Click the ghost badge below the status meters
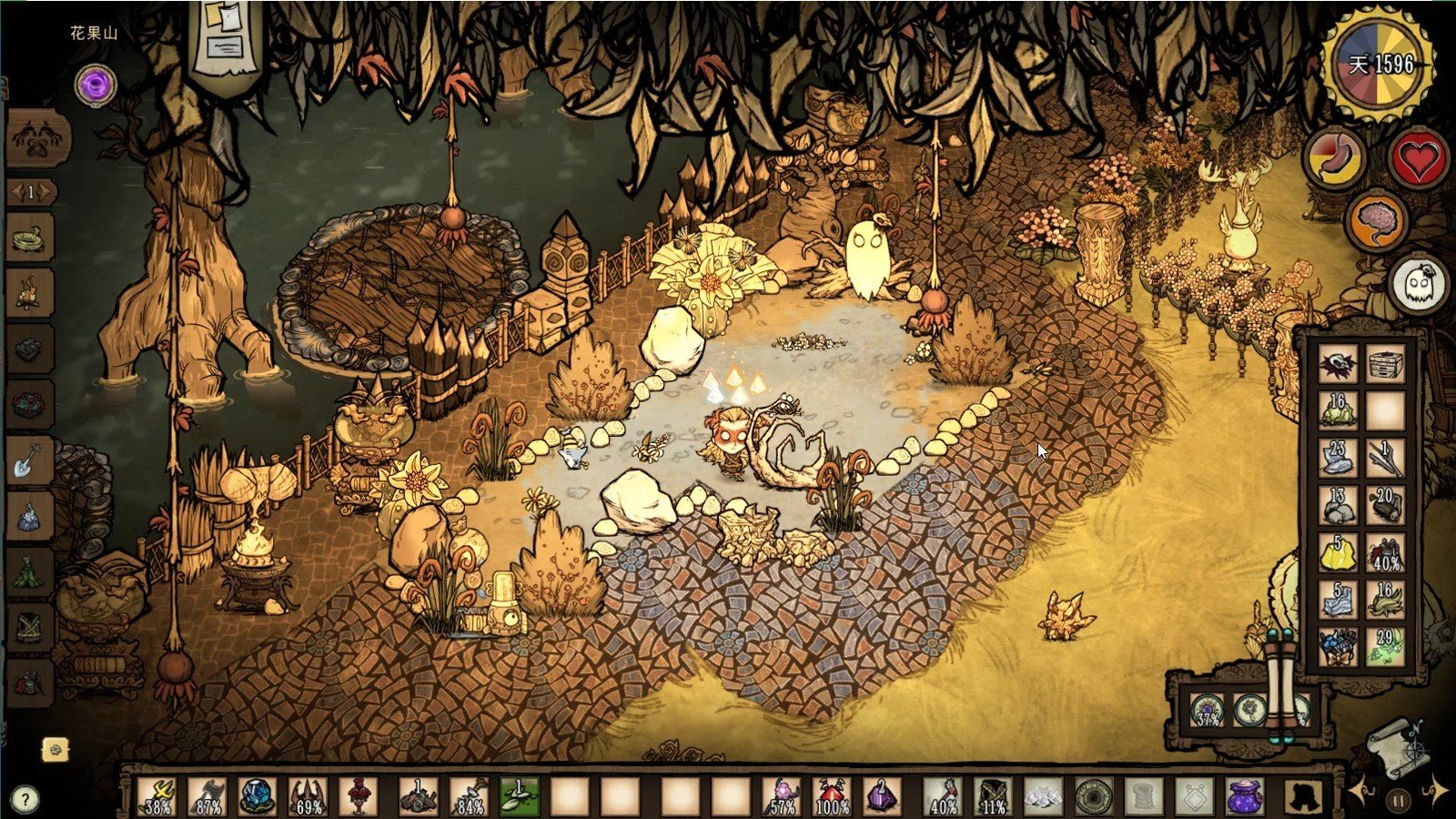The width and height of the screenshot is (1456, 819). 1416,282
